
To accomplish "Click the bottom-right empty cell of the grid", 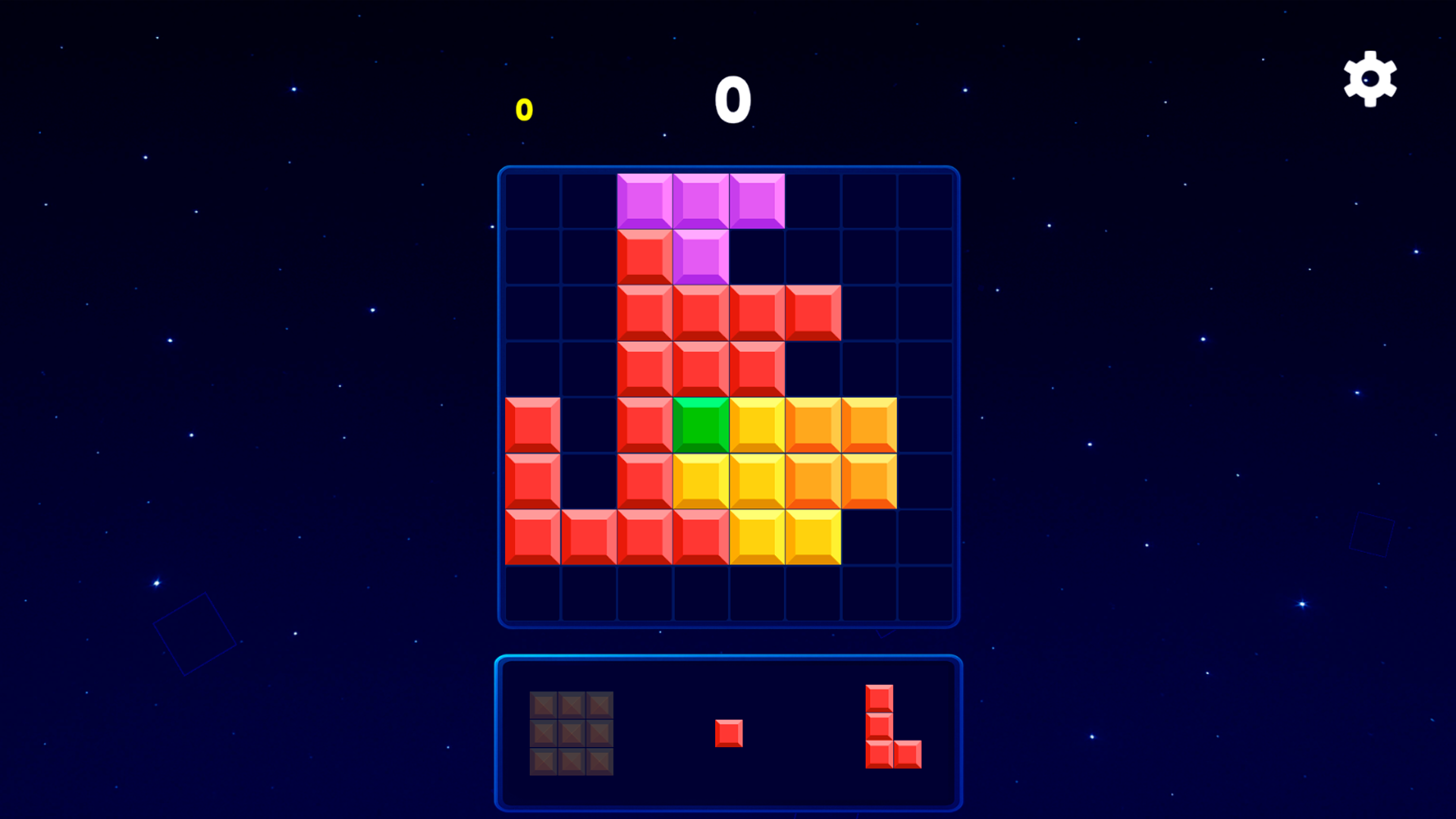I will (924, 593).
